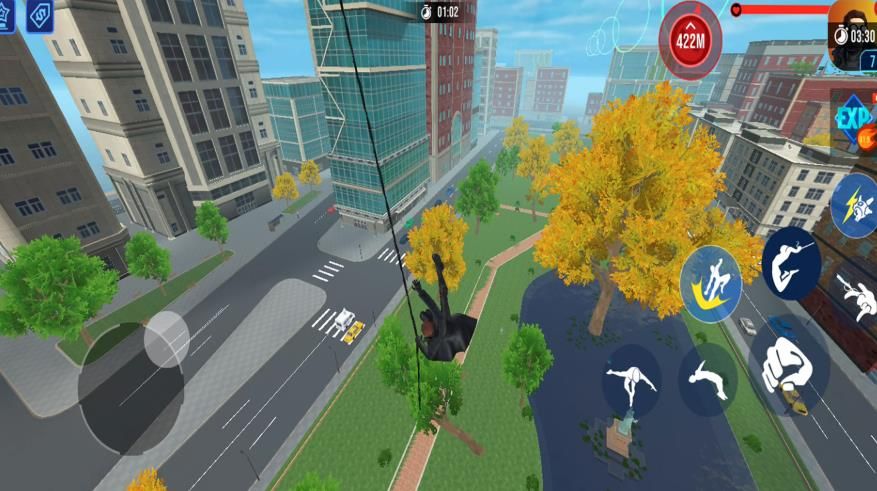Tap the virtual movement joystick

(166, 339)
